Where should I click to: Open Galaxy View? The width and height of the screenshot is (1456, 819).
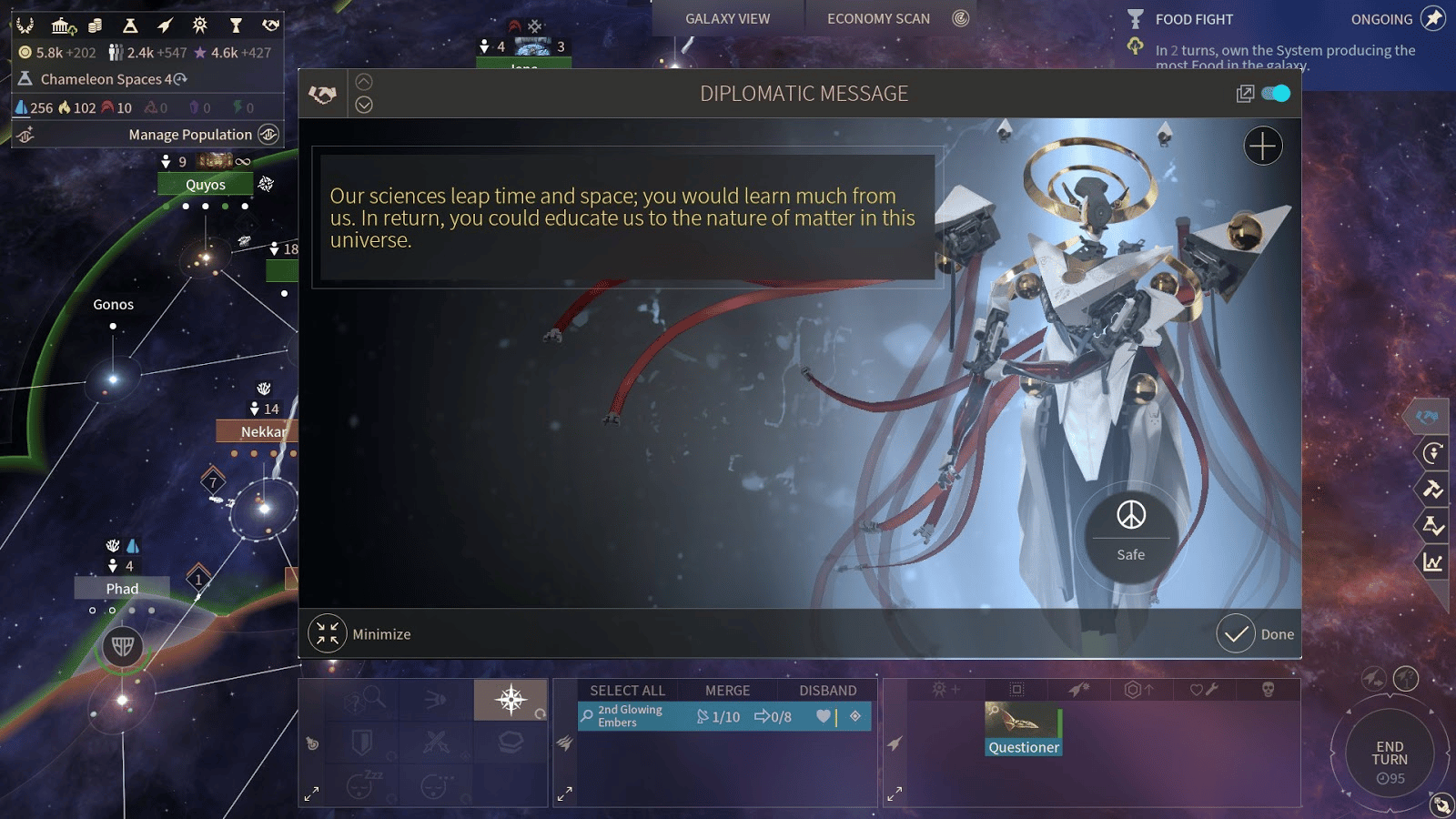727,18
